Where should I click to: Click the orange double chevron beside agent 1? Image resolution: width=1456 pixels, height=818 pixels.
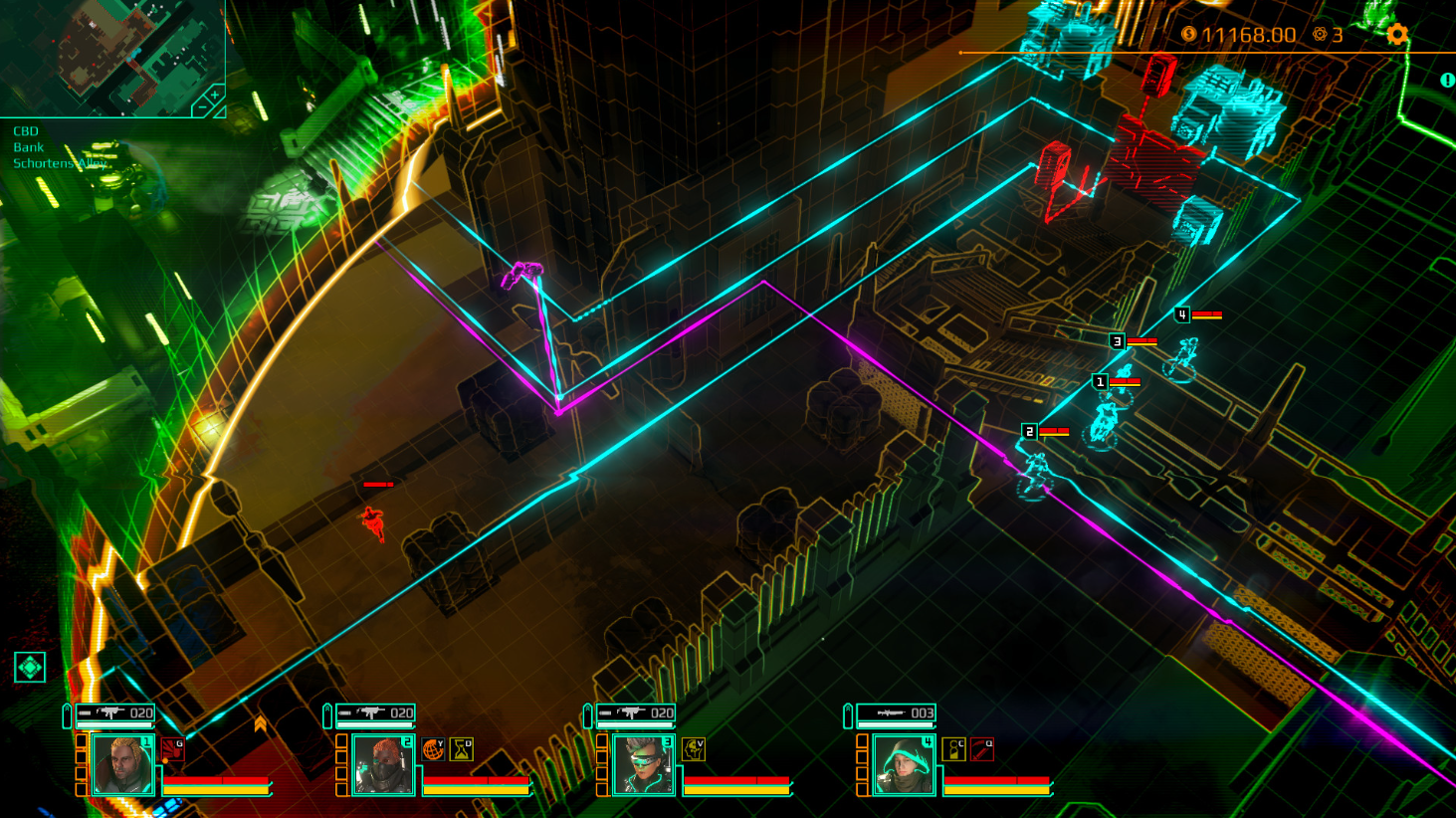tap(261, 720)
